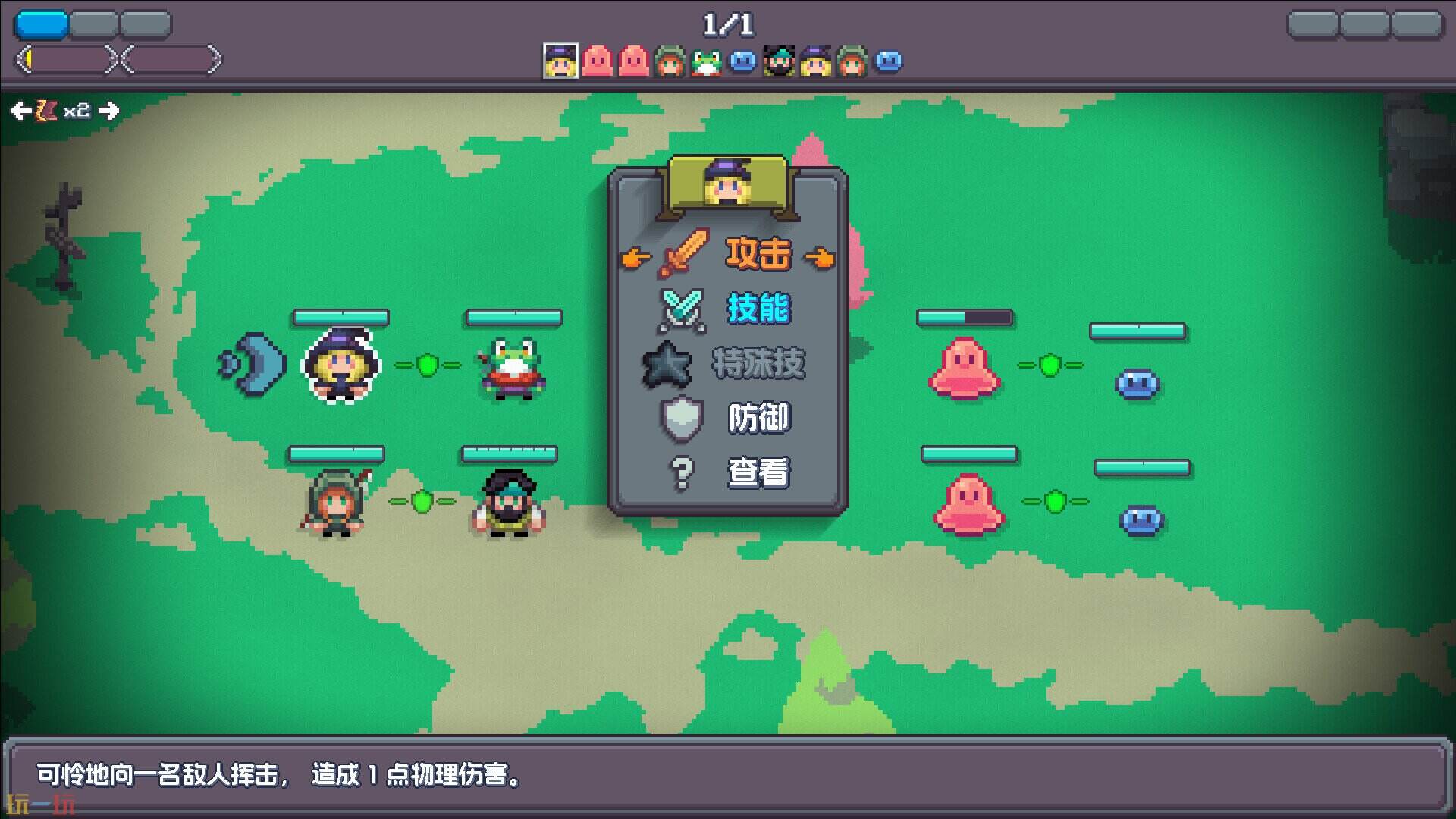Select the first witch portrait in turn order
The width and height of the screenshot is (1456, 819).
560,61
